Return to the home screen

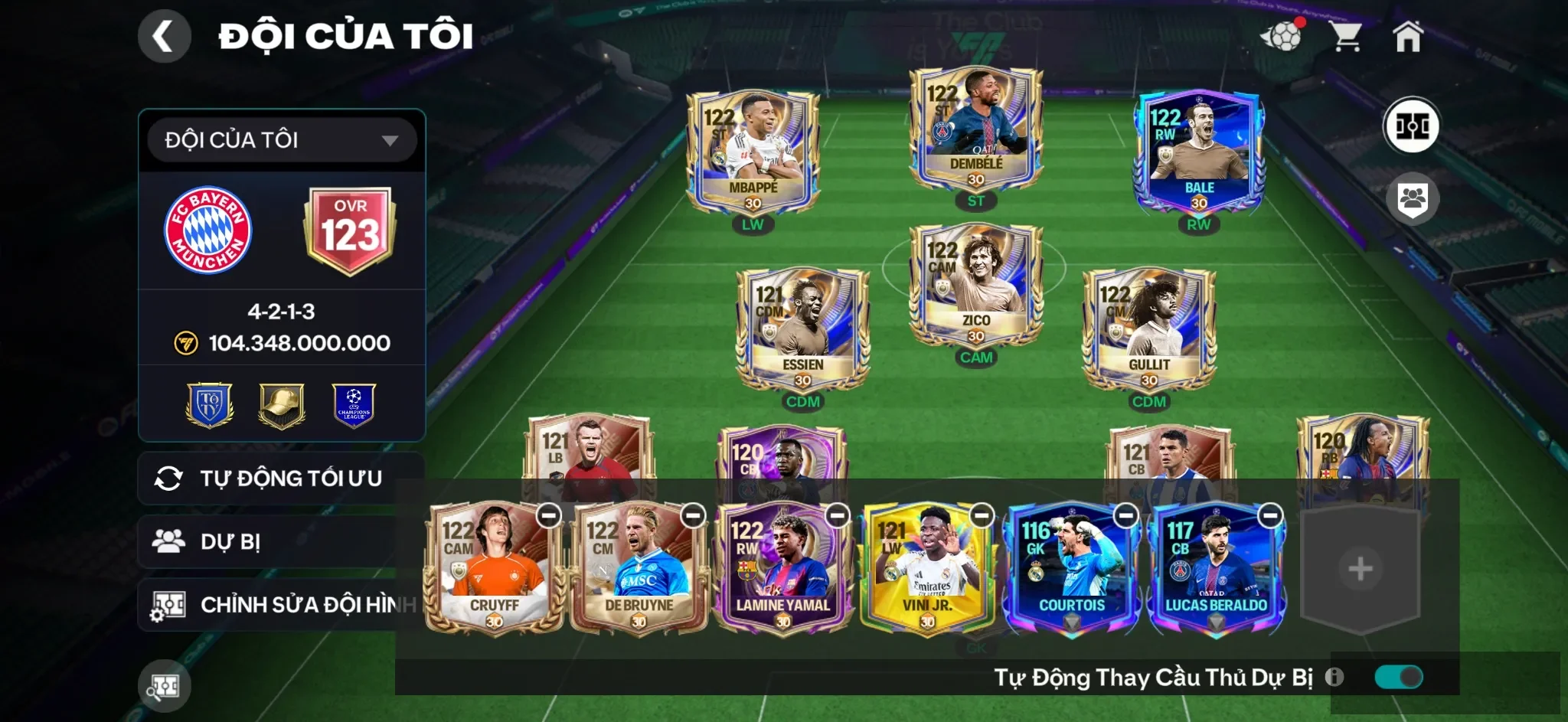1407,36
